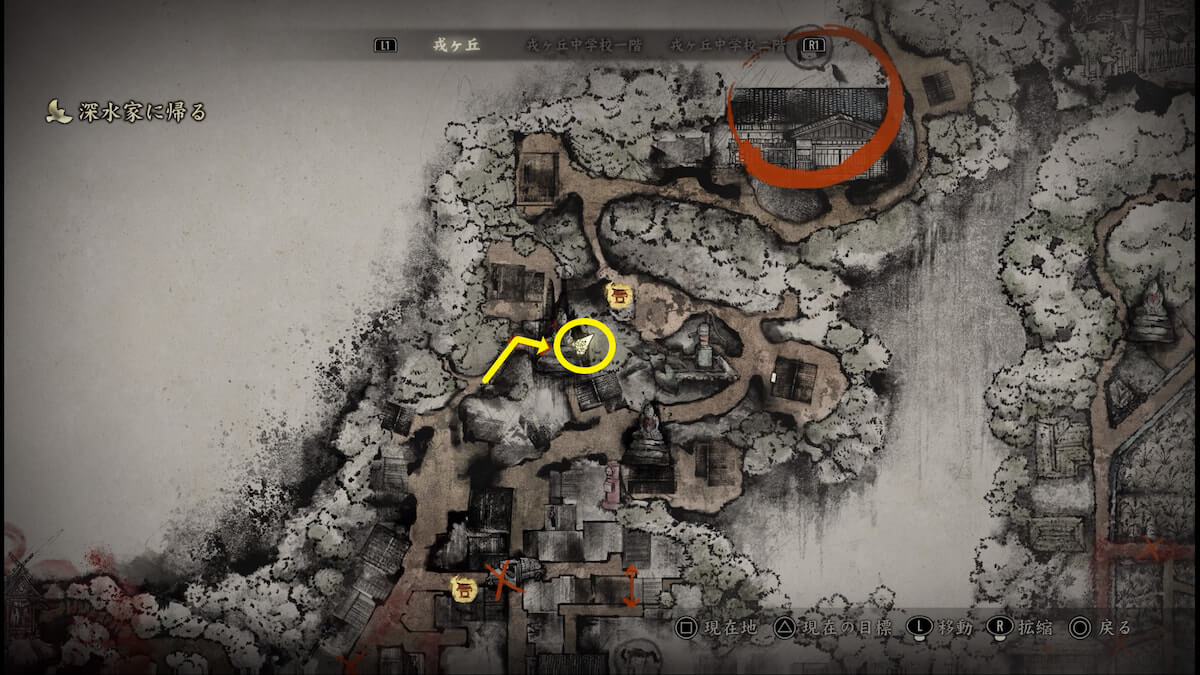Select the shrine marker nearest the player arrow
Screen dimensions: 1200x675
pos(619,294)
